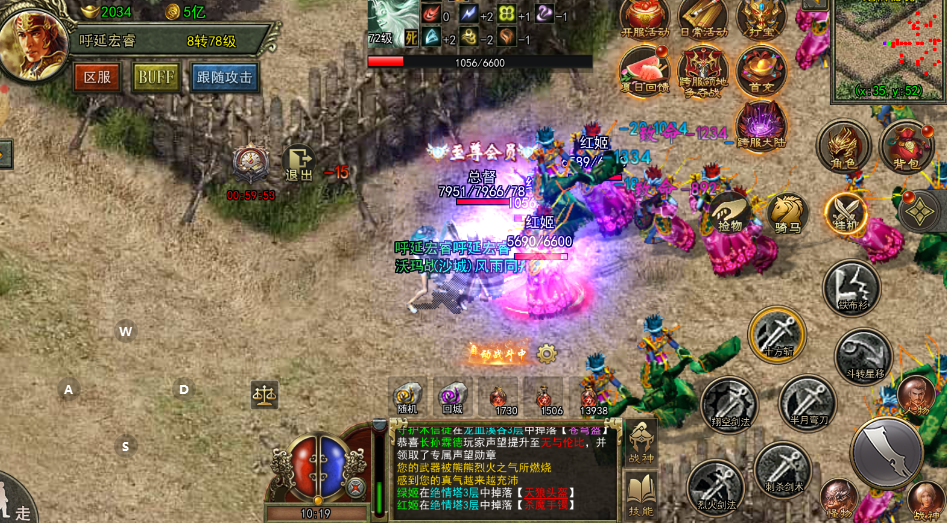Mount up with the 骑马 button
This screenshot has width=947, height=523.
(x=787, y=213)
